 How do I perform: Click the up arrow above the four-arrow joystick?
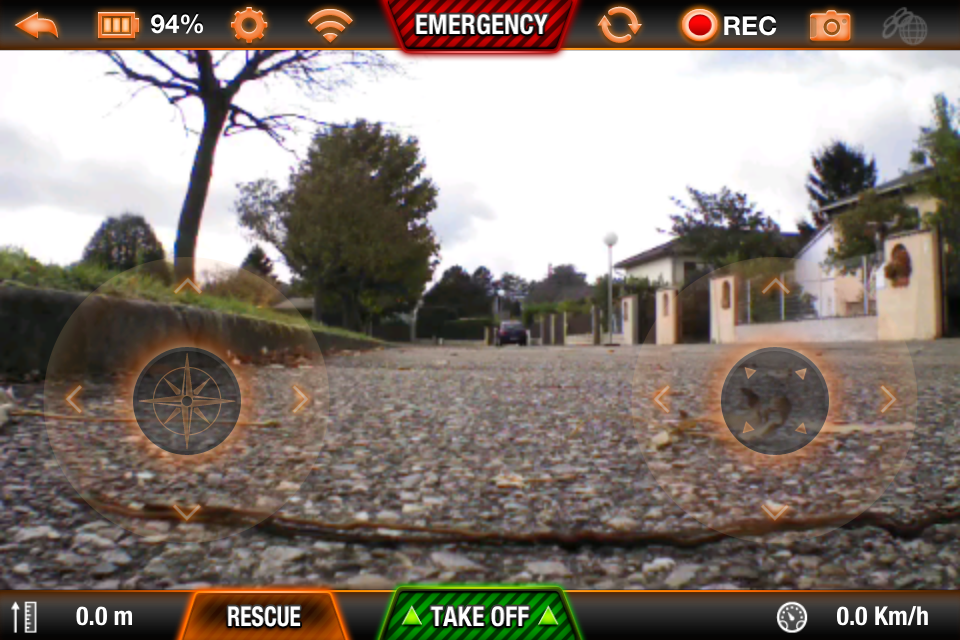[x=775, y=287]
